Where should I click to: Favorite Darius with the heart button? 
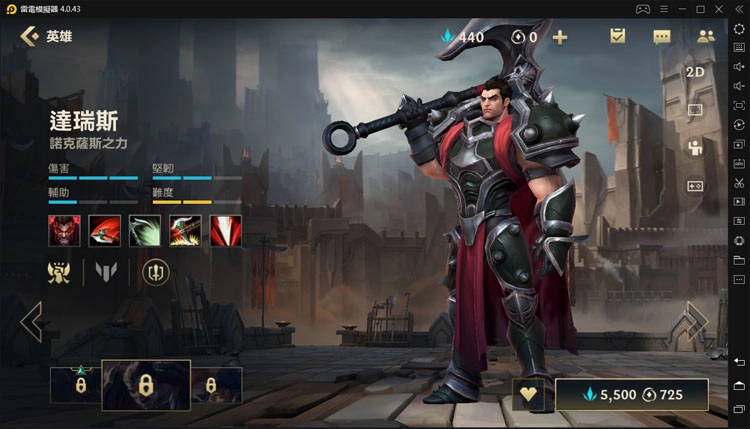pyautogui.click(x=529, y=394)
